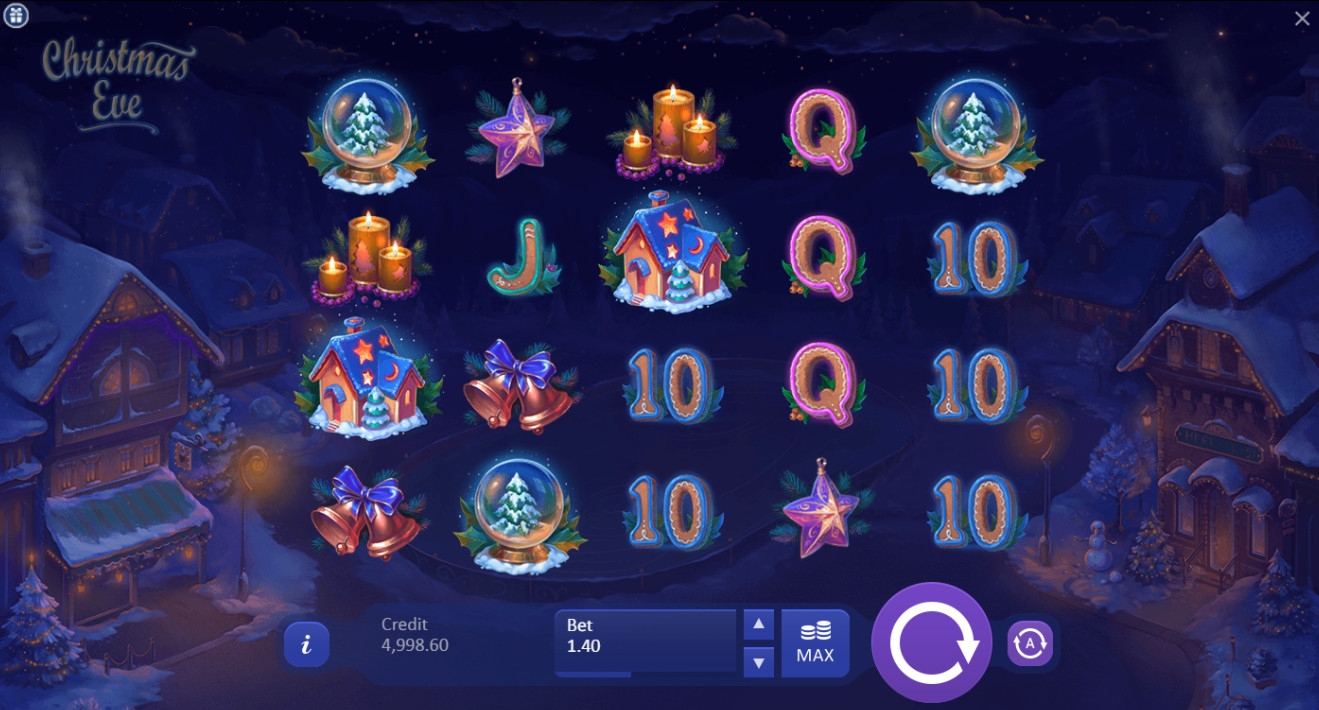The image size is (1319, 710).
Task: Decrease the bet with the down arrow
Action: 759,661
